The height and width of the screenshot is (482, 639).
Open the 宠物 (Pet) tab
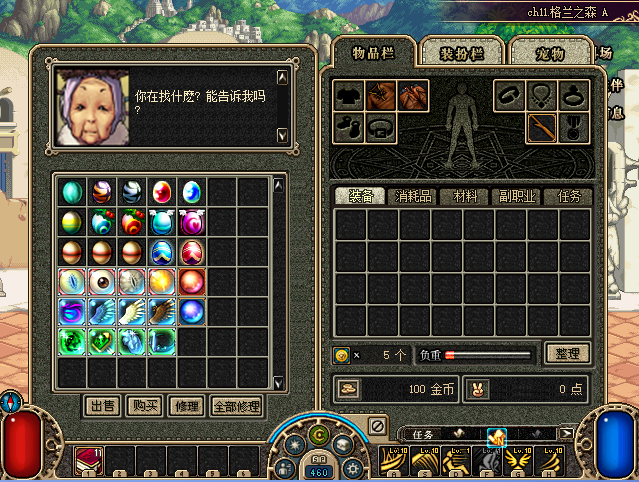pyautogui.click(x=551, y=52)
